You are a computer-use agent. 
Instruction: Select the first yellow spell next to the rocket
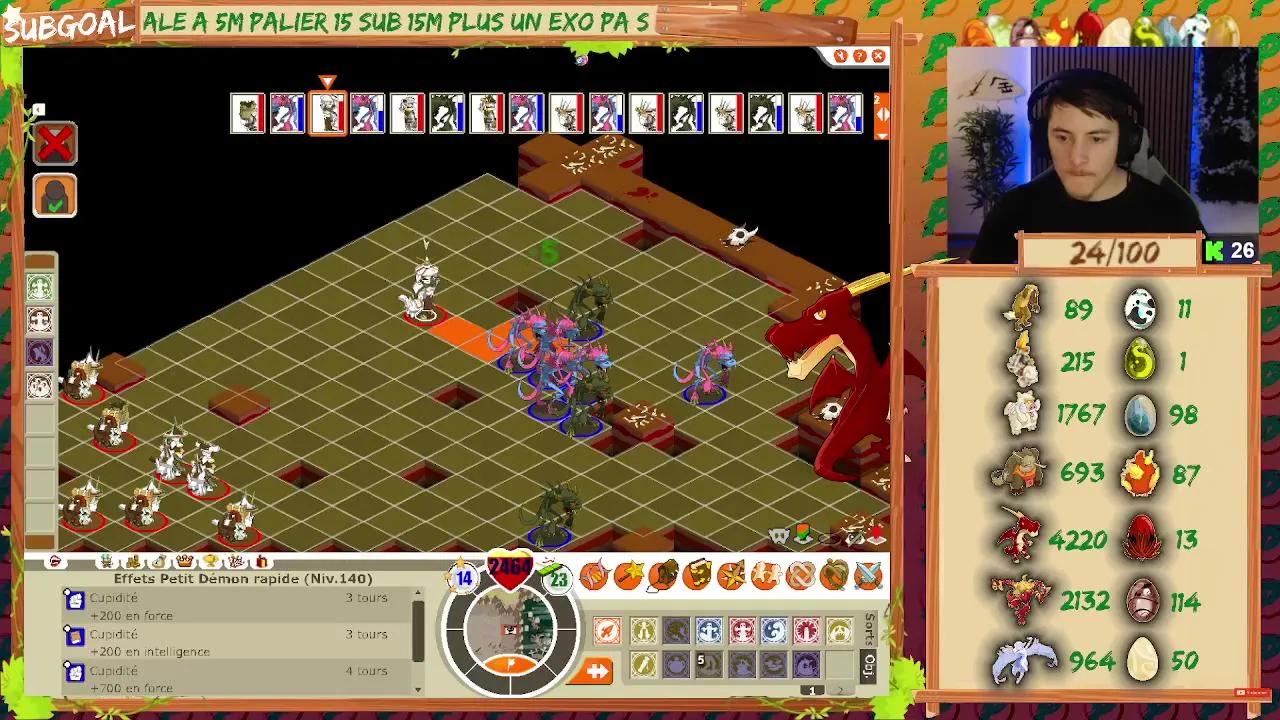point(644,630)
